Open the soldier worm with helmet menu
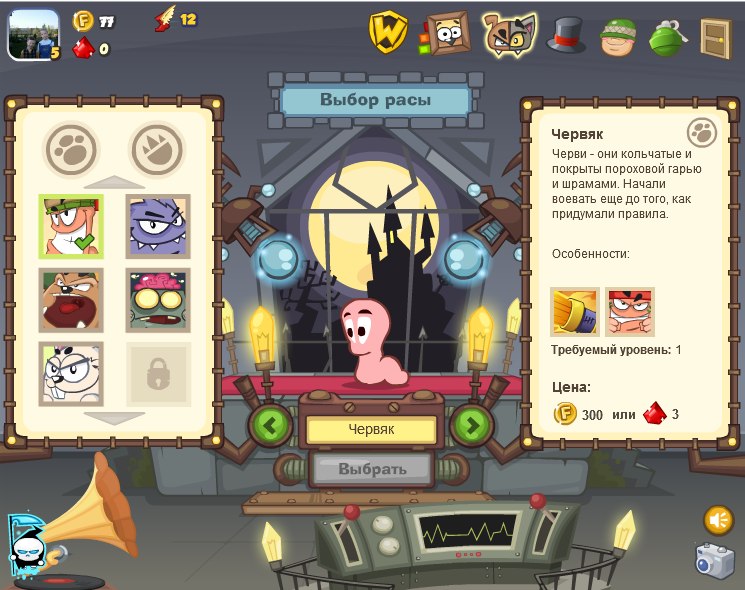Screen dimensions: 745x590 coord(619,36)
